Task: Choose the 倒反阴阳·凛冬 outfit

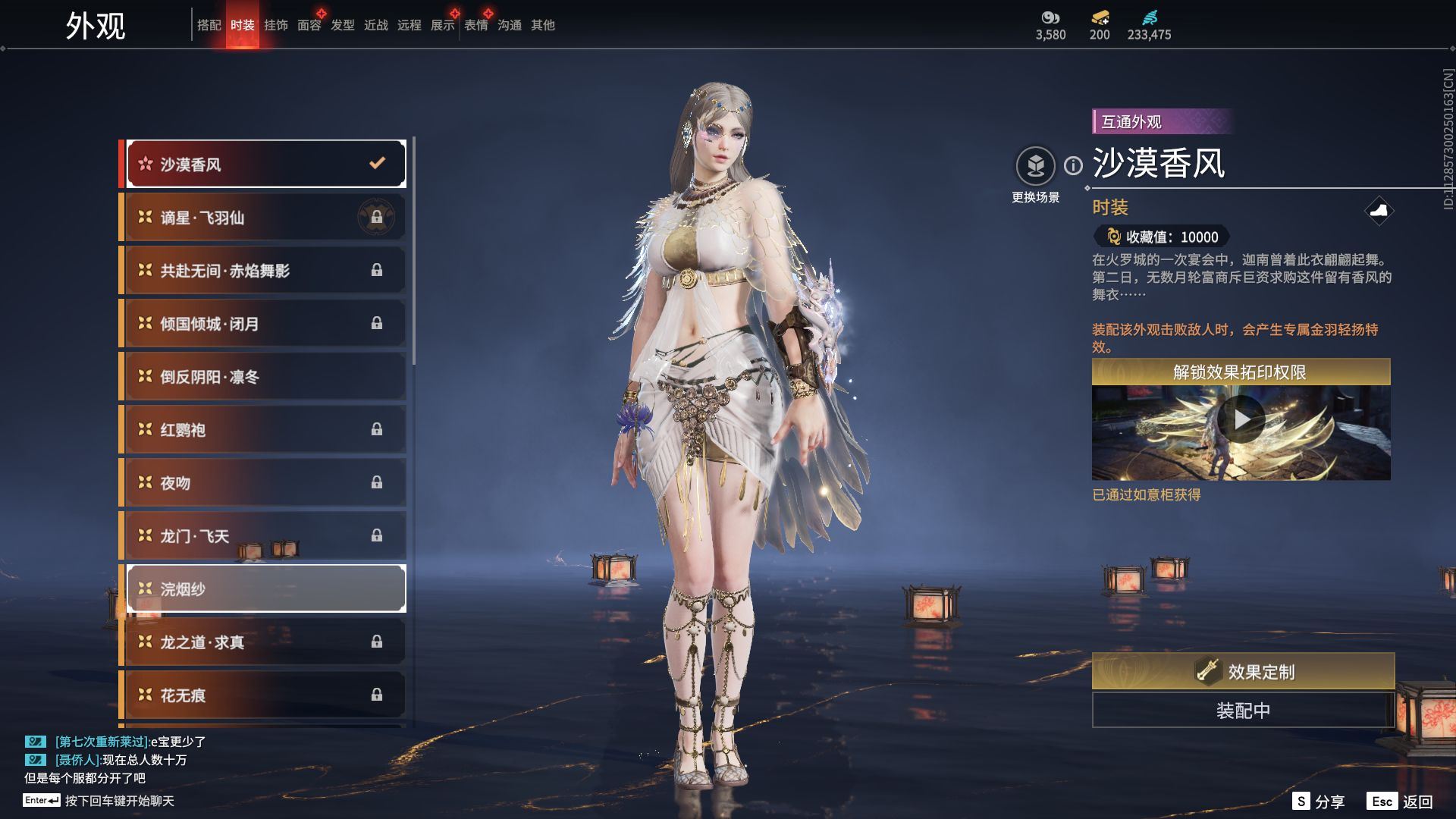Action: pos(265,377)
